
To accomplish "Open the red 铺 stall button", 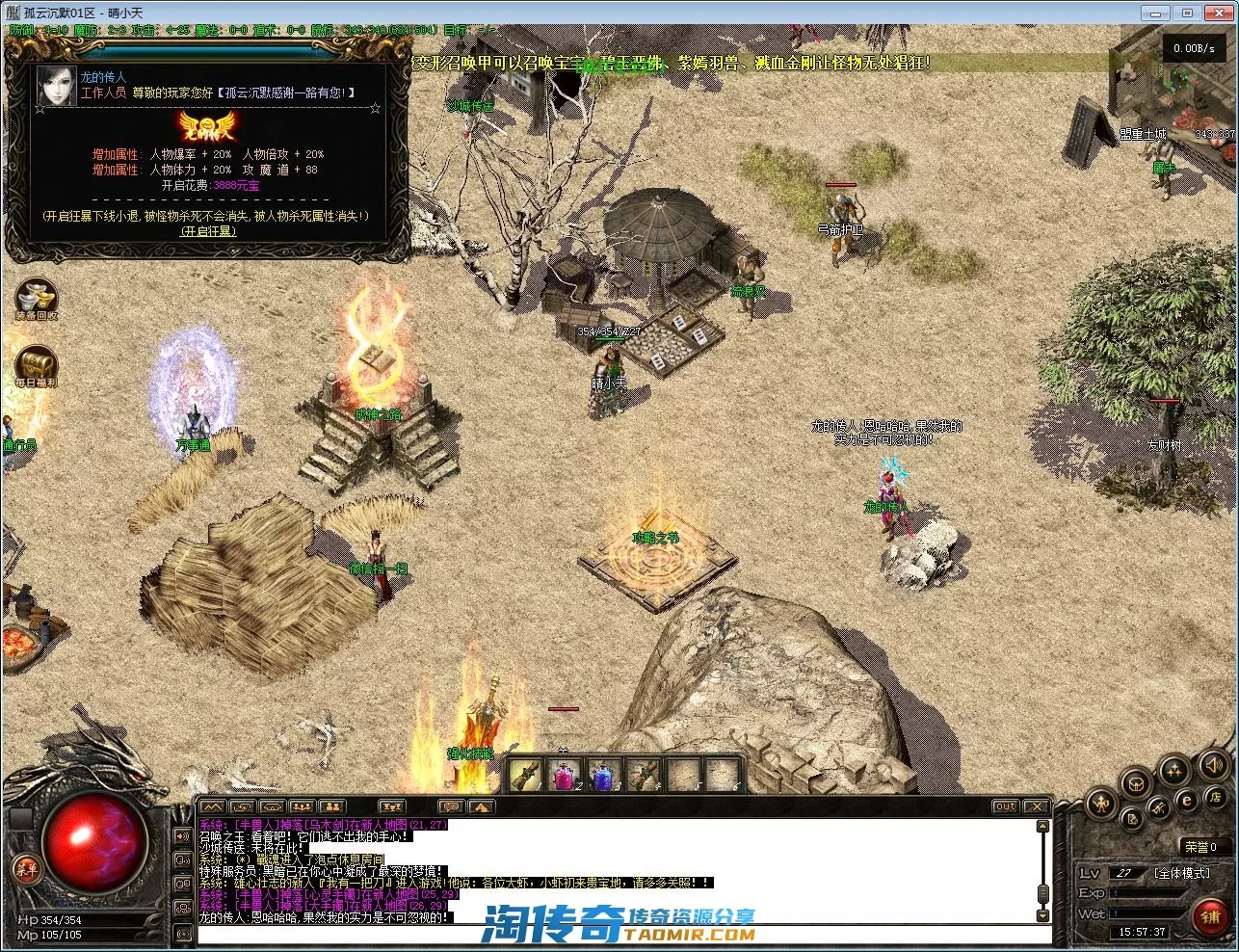I will coord(1210,916).
